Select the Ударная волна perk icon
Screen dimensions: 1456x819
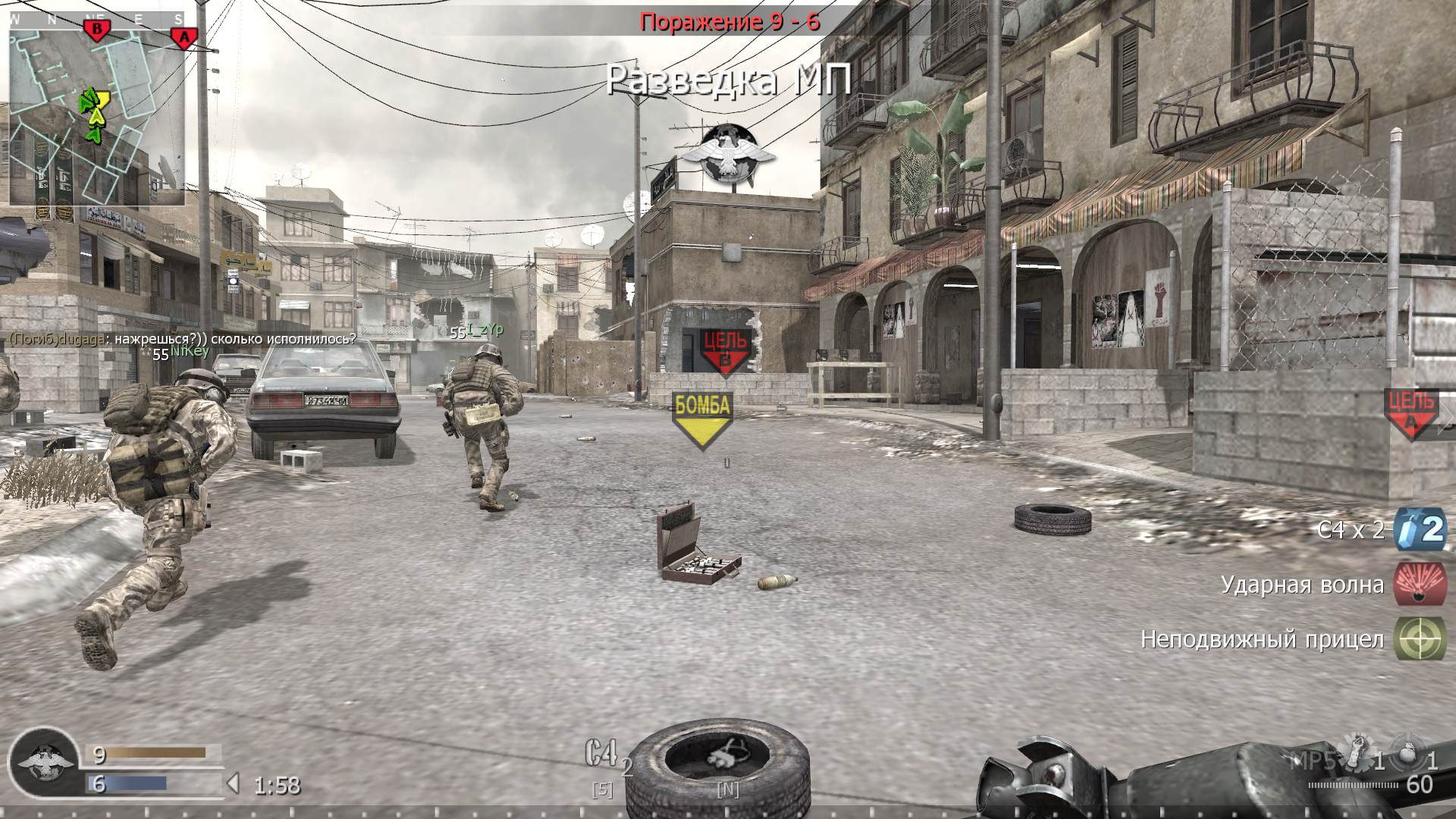pos(1420,584)
